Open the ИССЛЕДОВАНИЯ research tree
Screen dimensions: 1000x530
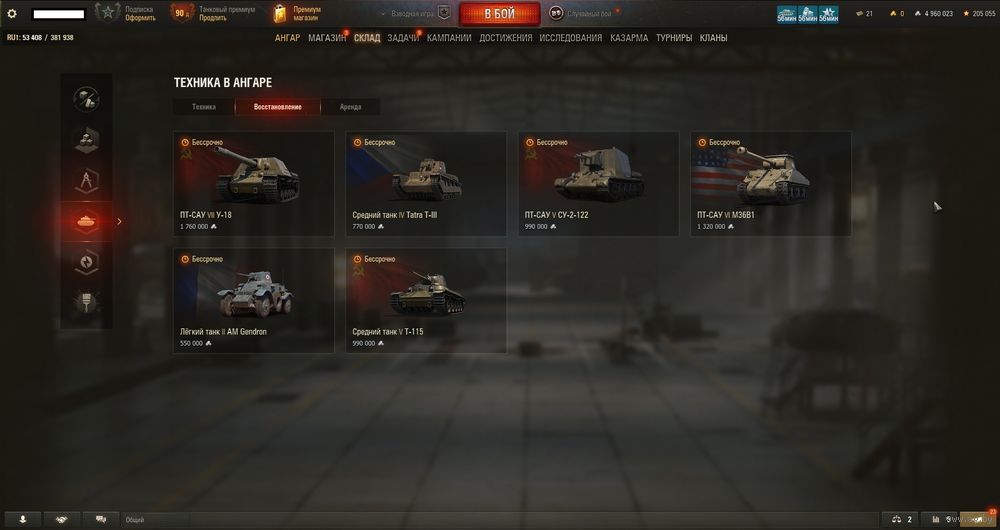570,38
